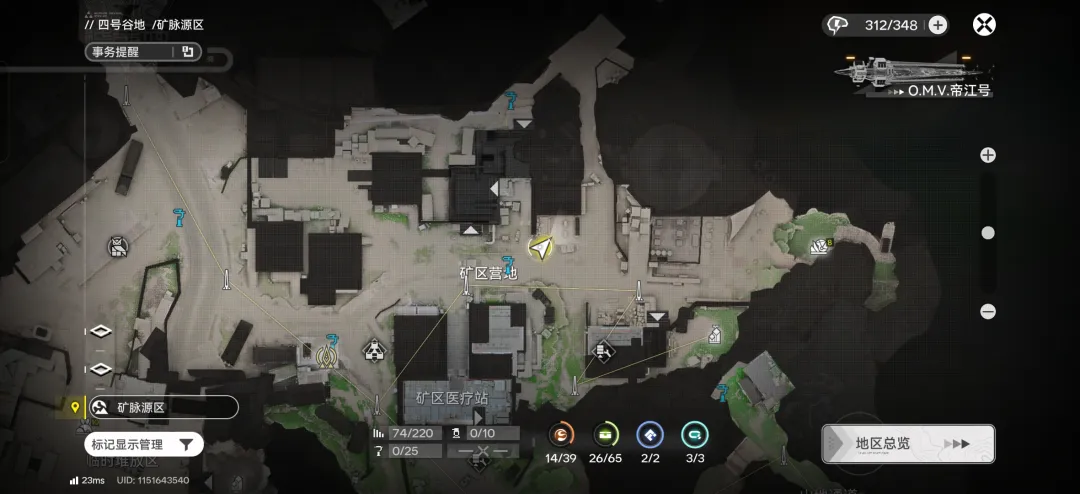The height and width of the screenshot is (494, 1080).
Task: Zoom in the map with plus button
Action: [988, 155]
